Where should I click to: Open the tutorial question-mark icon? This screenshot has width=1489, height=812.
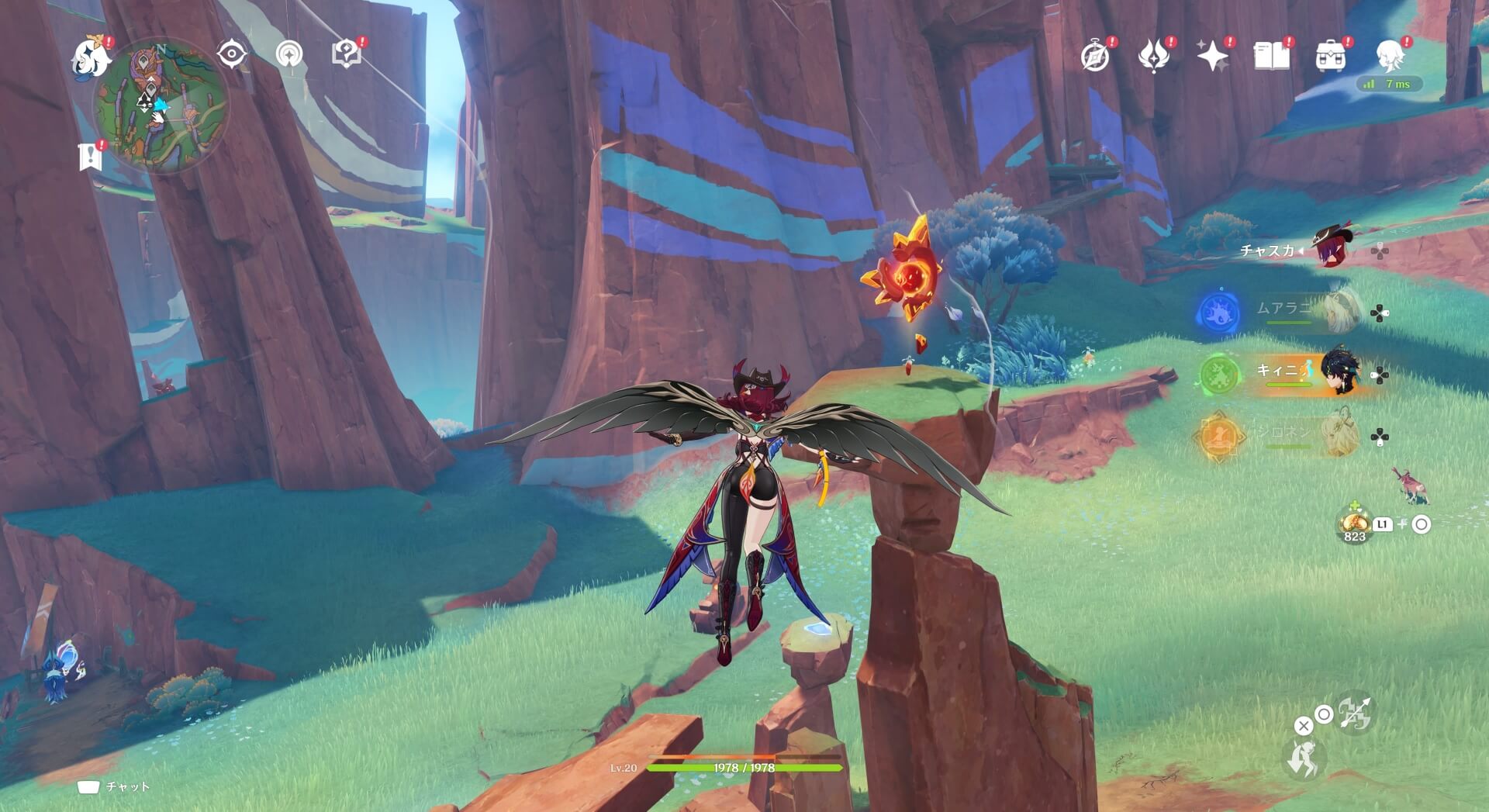coord(346,54)
